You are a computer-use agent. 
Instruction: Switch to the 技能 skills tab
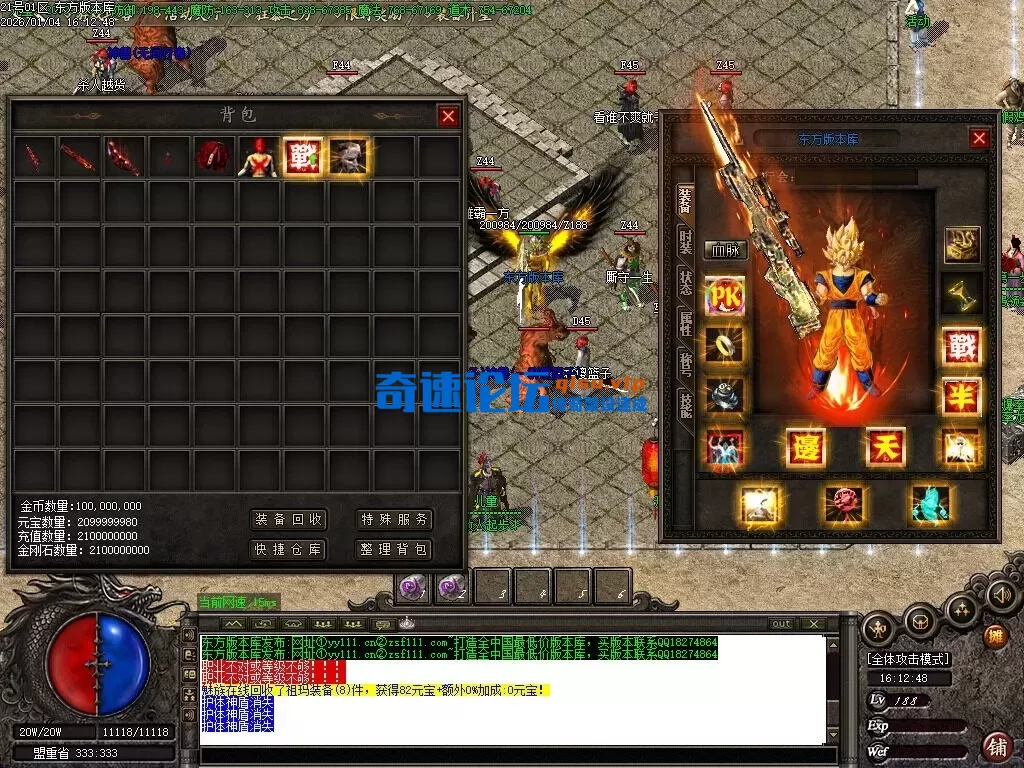click(x=685, y=404)
